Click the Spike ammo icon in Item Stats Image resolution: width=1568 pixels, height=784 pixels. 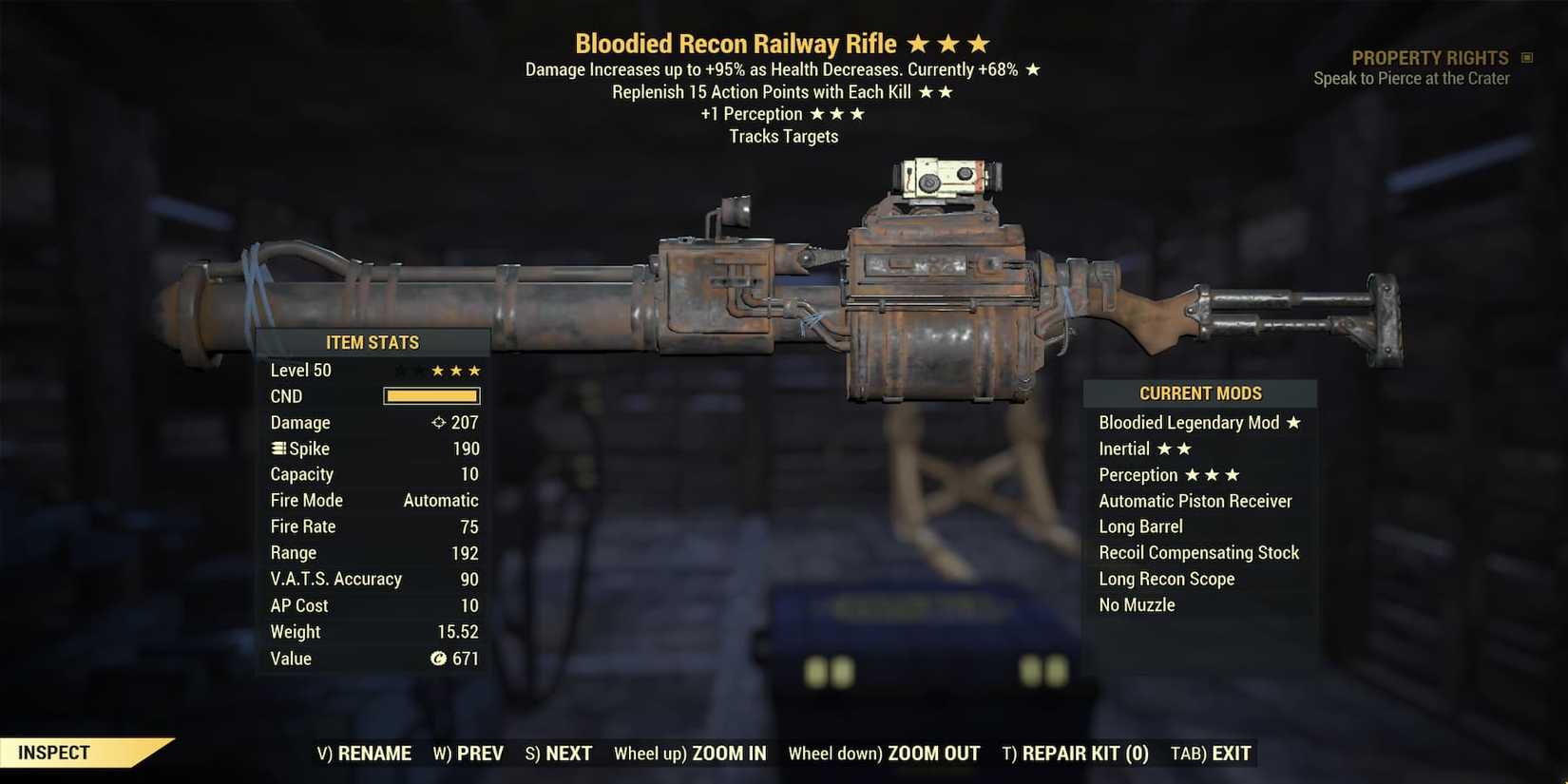(277, 448)
